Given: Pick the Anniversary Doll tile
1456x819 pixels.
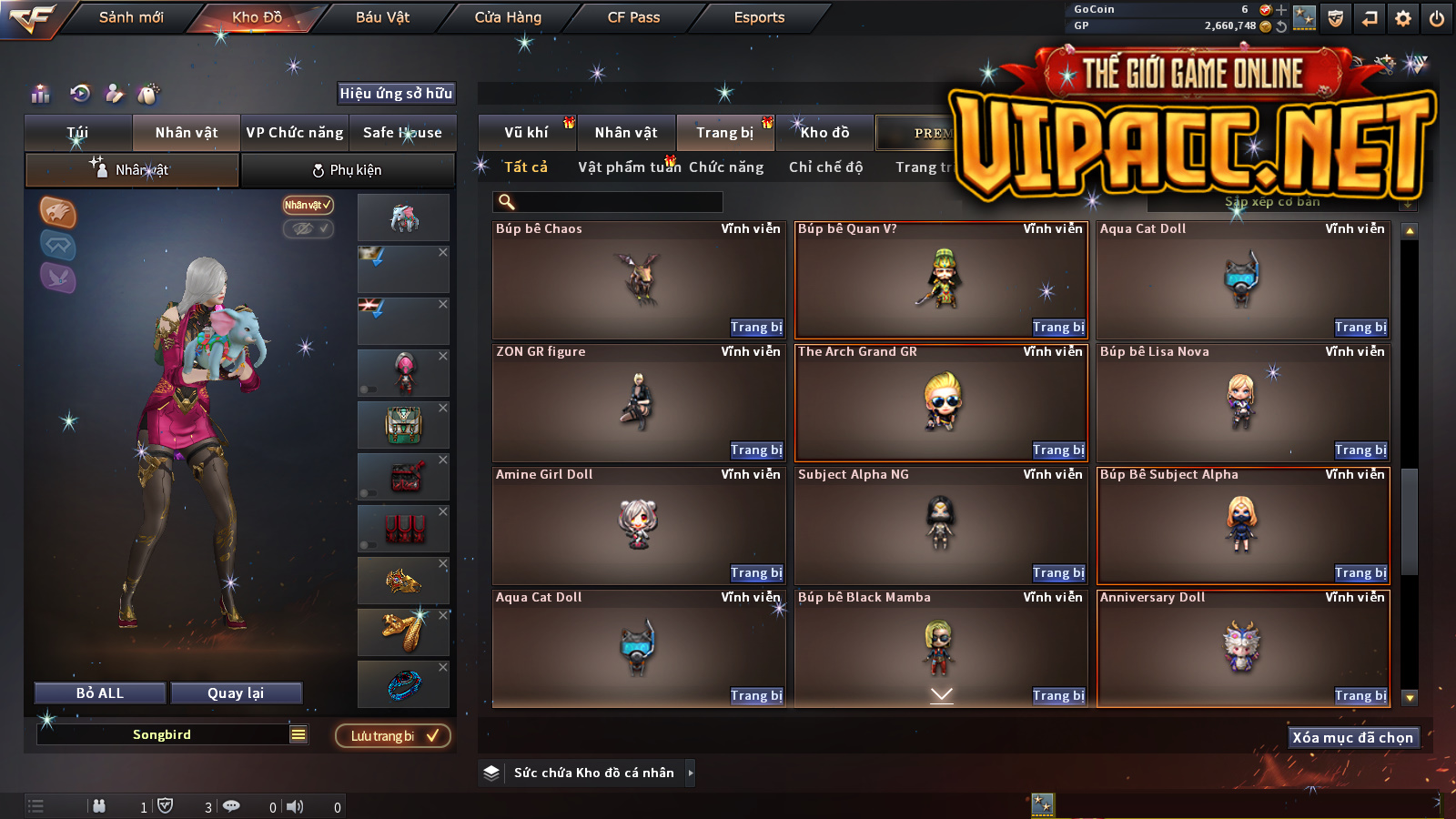Looking at the screenshot, I should pyautogui.click(x=1242, y=647).
